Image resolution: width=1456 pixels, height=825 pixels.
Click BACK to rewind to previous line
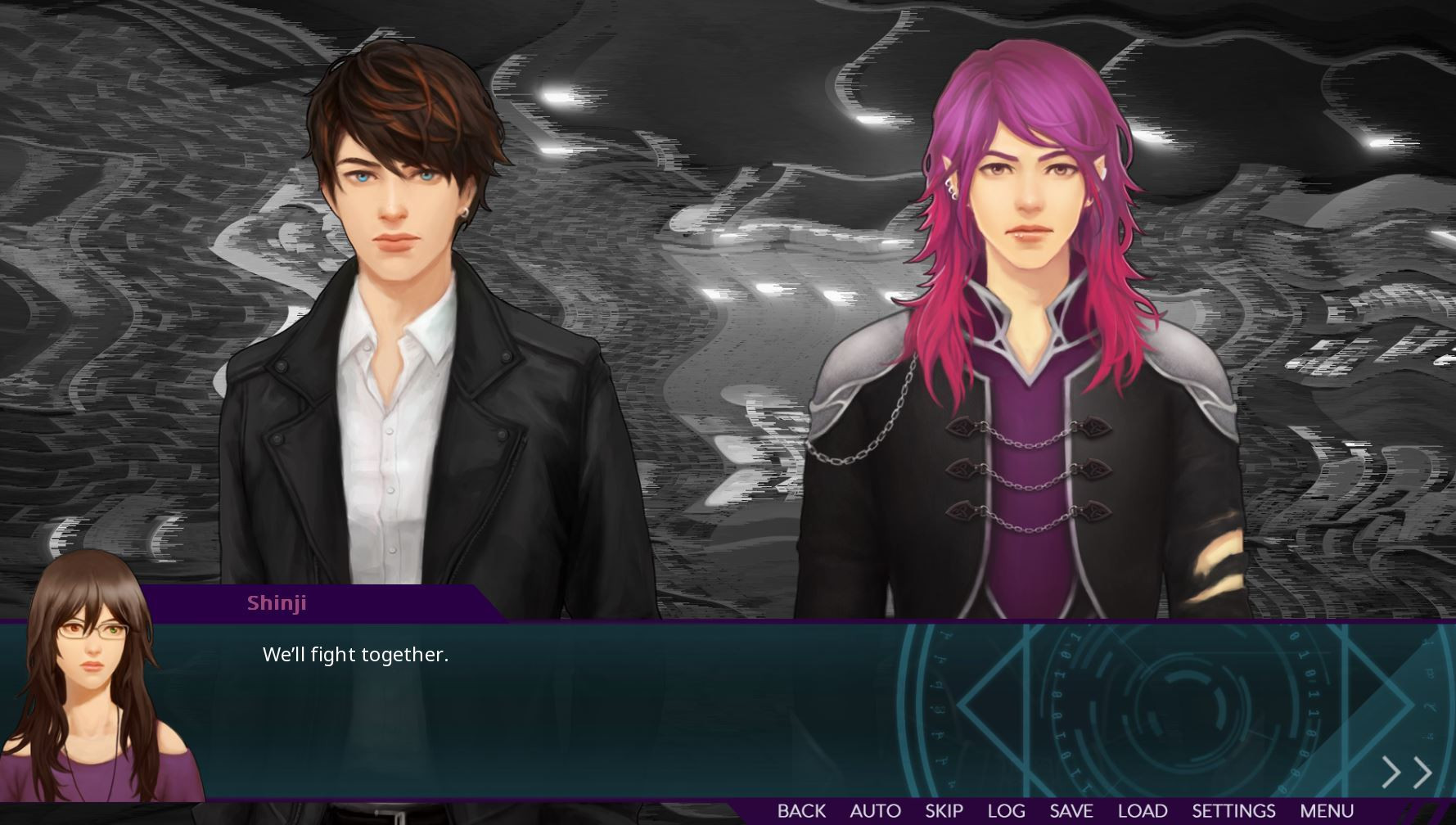pyautogui.click(x=802, y=810)
